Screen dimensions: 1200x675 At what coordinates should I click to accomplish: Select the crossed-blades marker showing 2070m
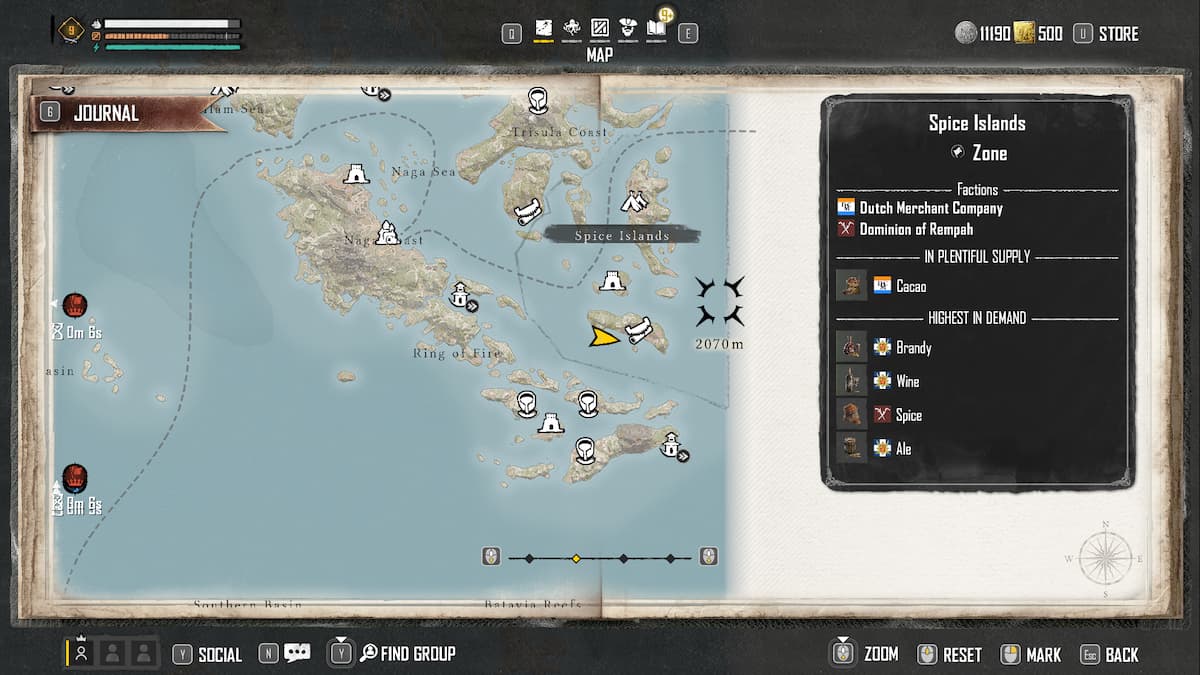point(720,302)
